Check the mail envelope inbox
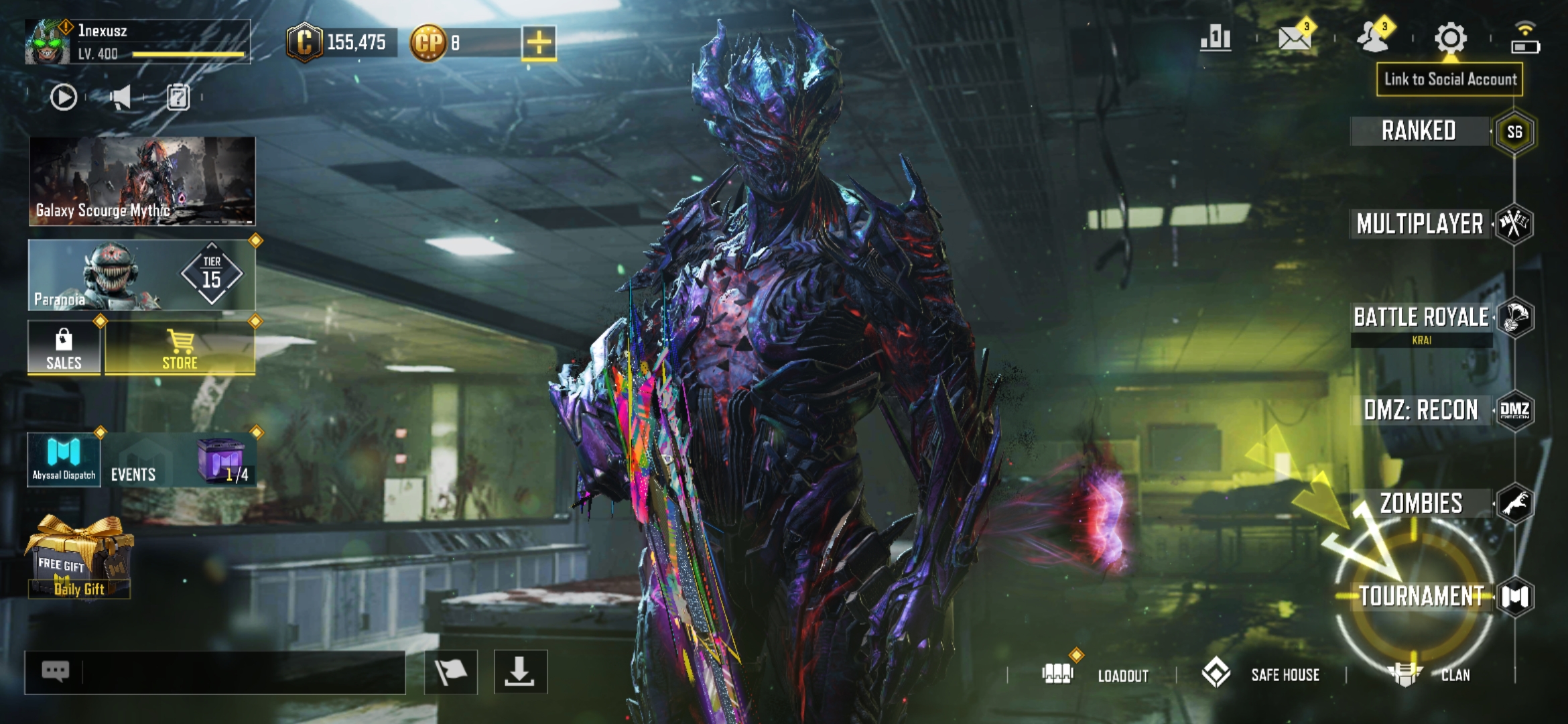 click(1295, 38)
